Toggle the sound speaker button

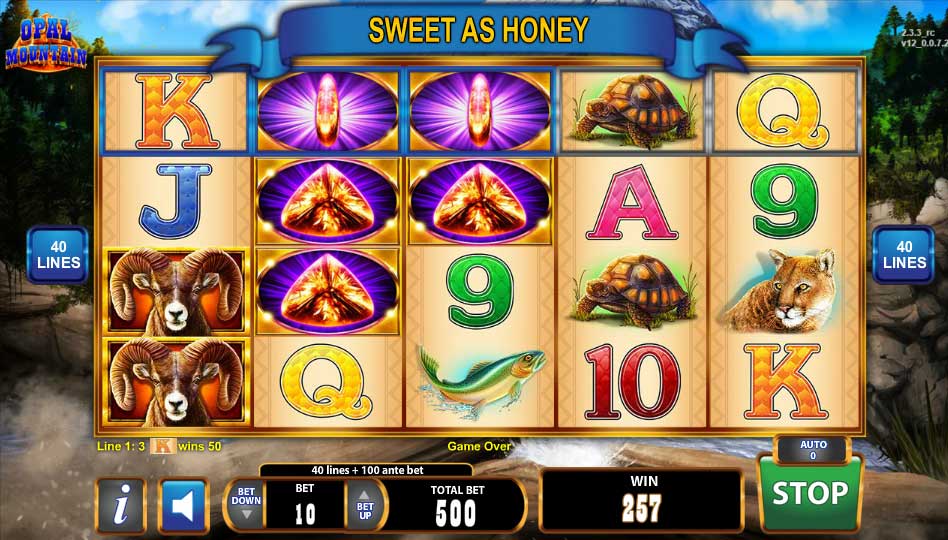point(183,506)
